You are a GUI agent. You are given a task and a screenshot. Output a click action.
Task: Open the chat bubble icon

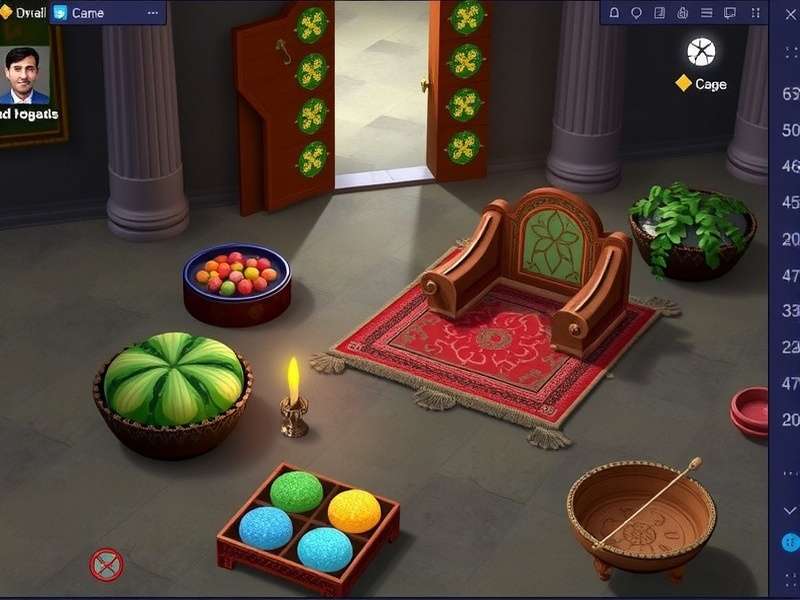click(730, 13)
